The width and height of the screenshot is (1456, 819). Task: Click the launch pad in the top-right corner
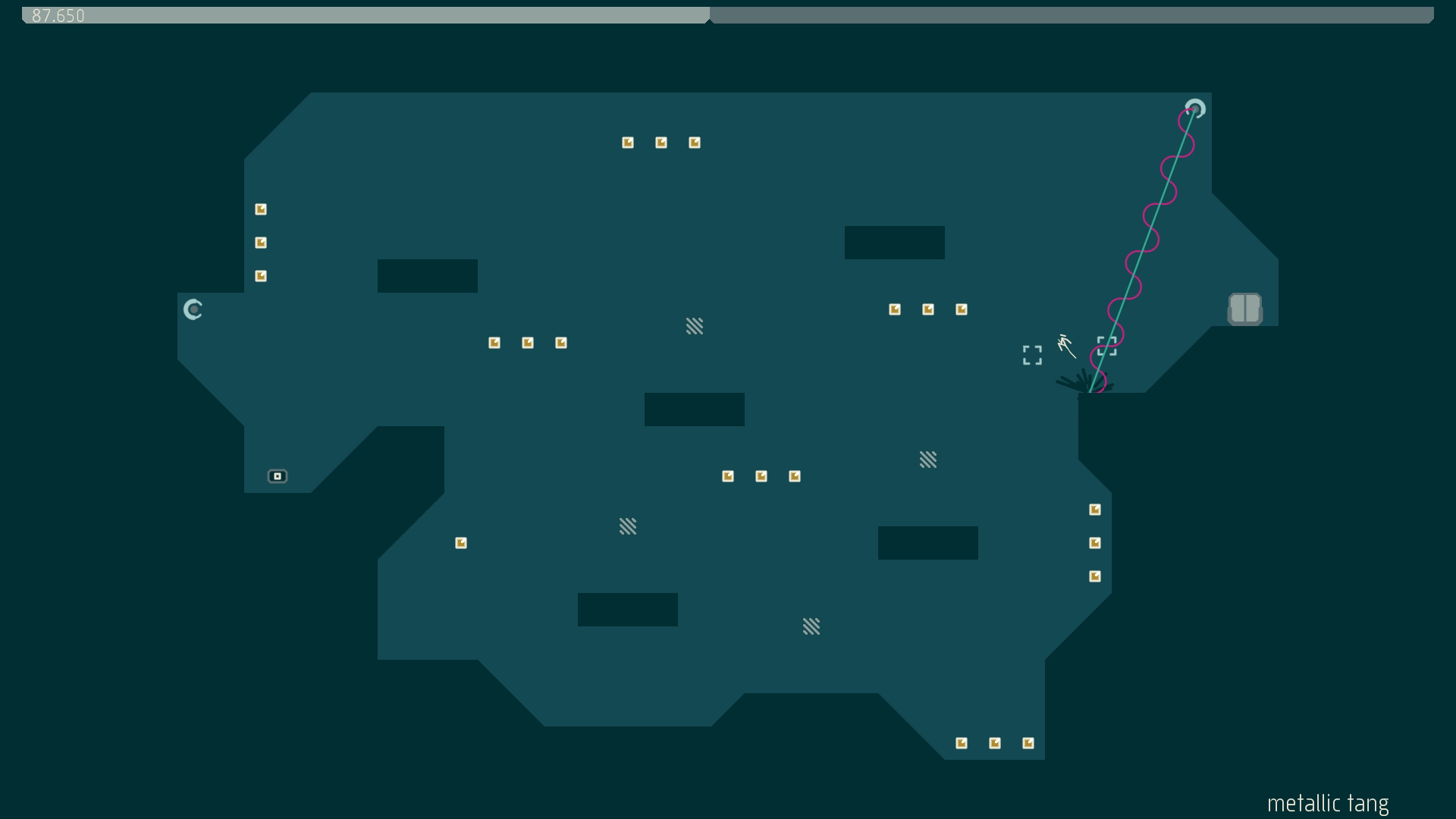pos(1195,109)
